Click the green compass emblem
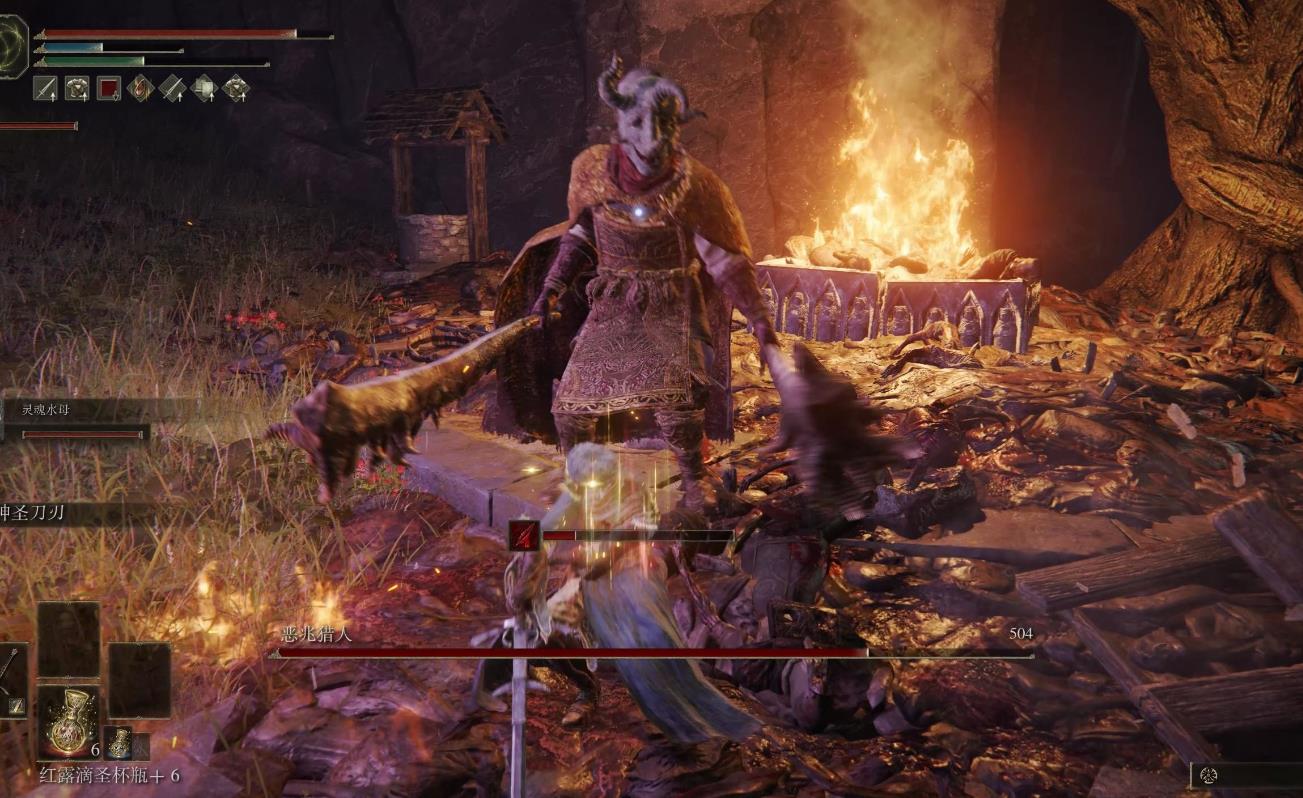Image resolution: width=1303 pixels, height=798 pixels. pyautogui.click(x=12, y=43)
